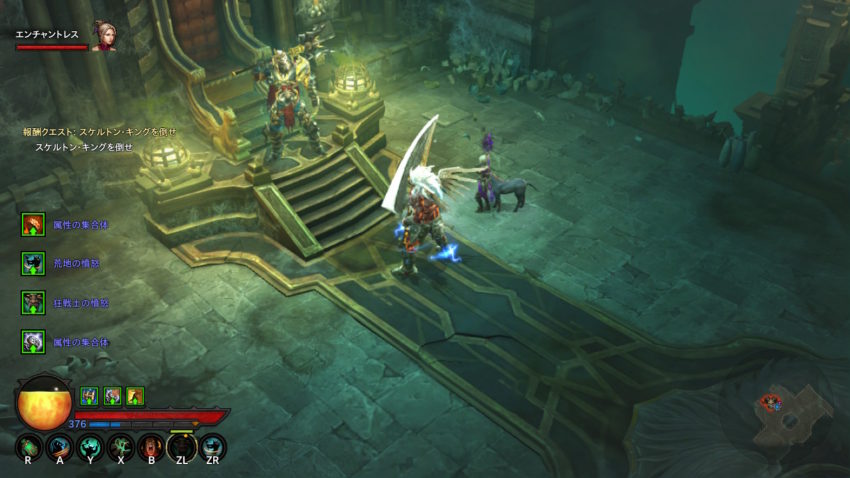Click the first blue buff icon above health bar
The image size is (850, 478).
pyautogui.click(x=89, y=395)
